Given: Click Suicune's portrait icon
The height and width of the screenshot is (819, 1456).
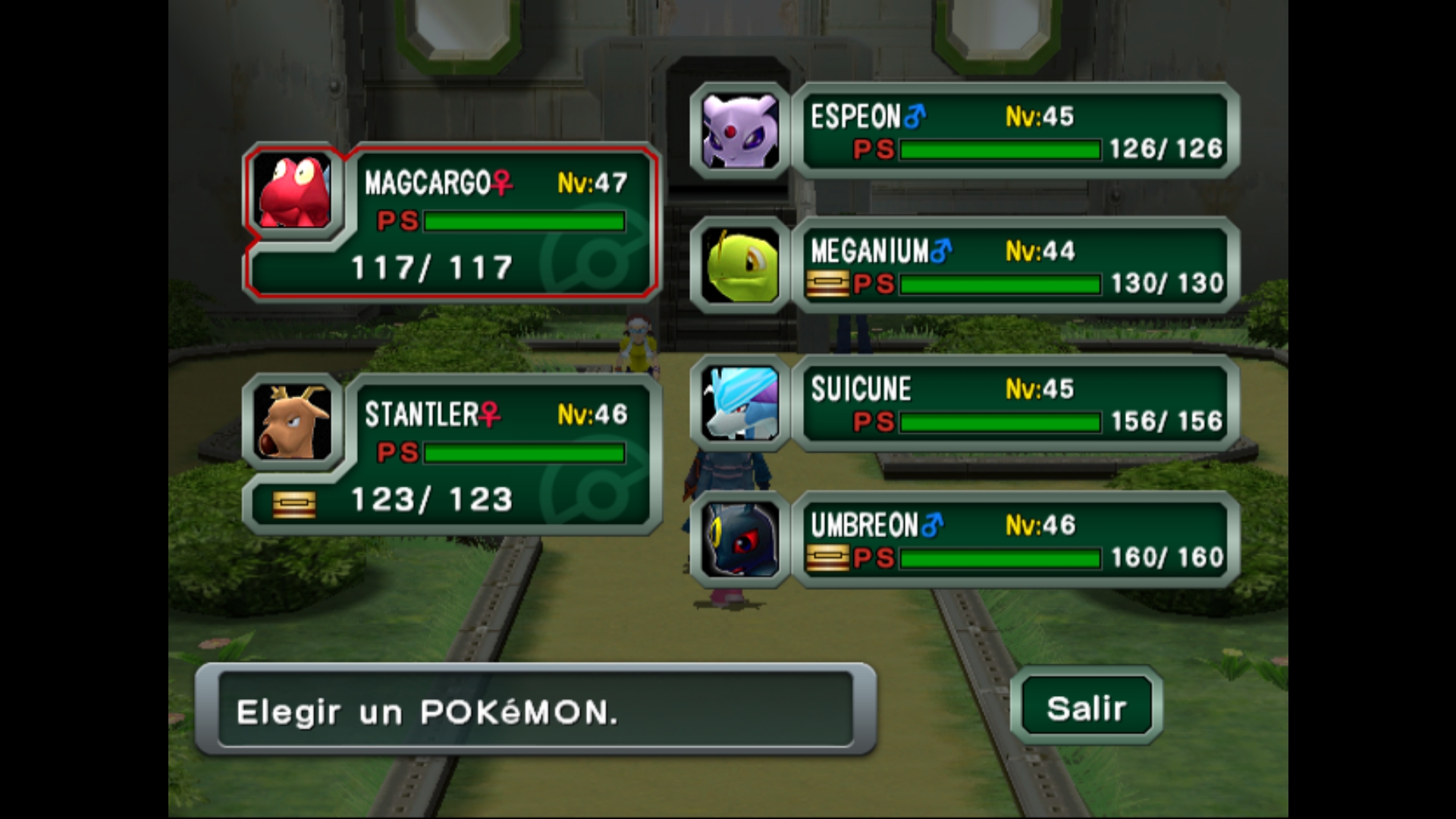Looking at the screenshot, I should click(740, 404).
